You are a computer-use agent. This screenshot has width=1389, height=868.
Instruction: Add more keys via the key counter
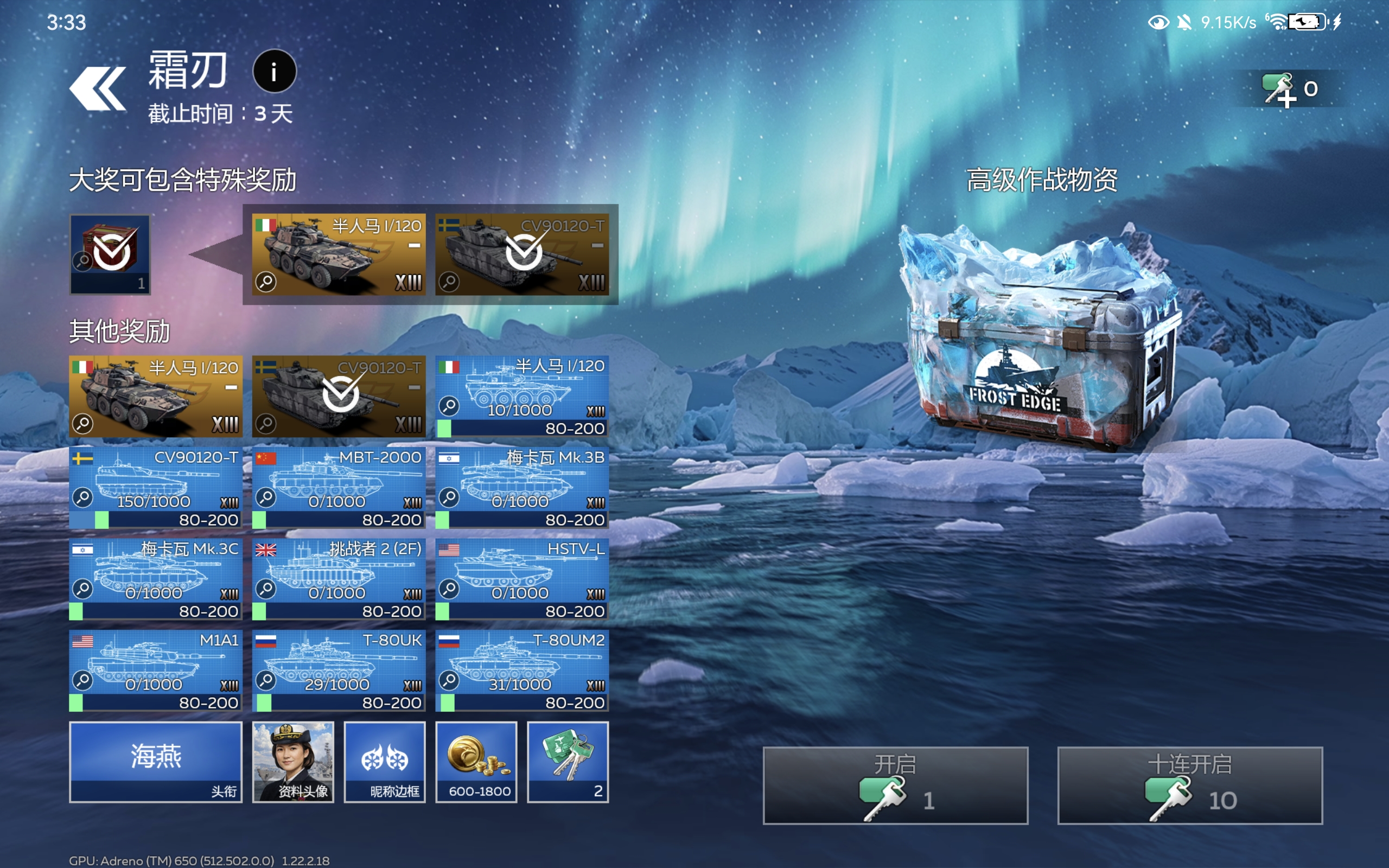(1289, 89)
